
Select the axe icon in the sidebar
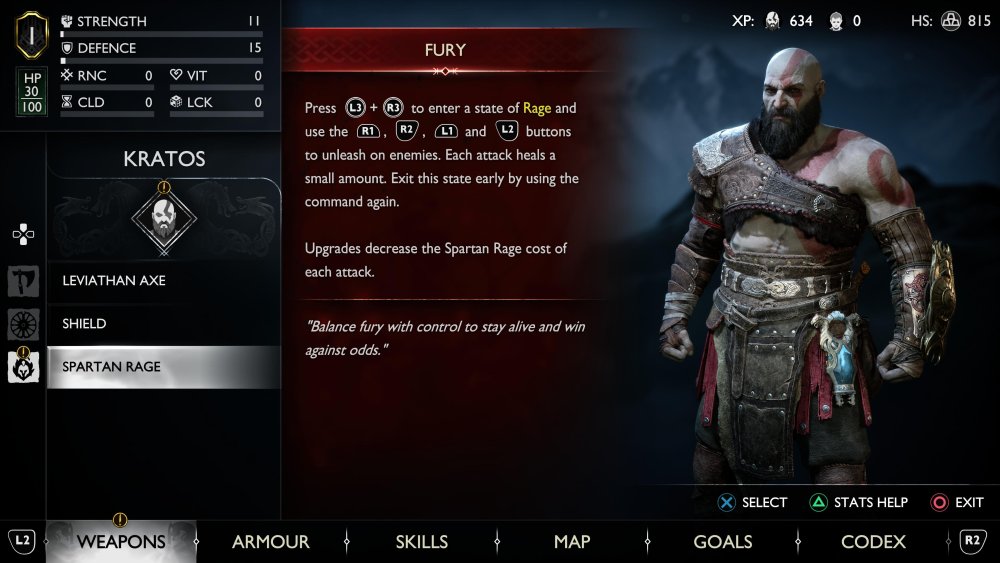23,282
